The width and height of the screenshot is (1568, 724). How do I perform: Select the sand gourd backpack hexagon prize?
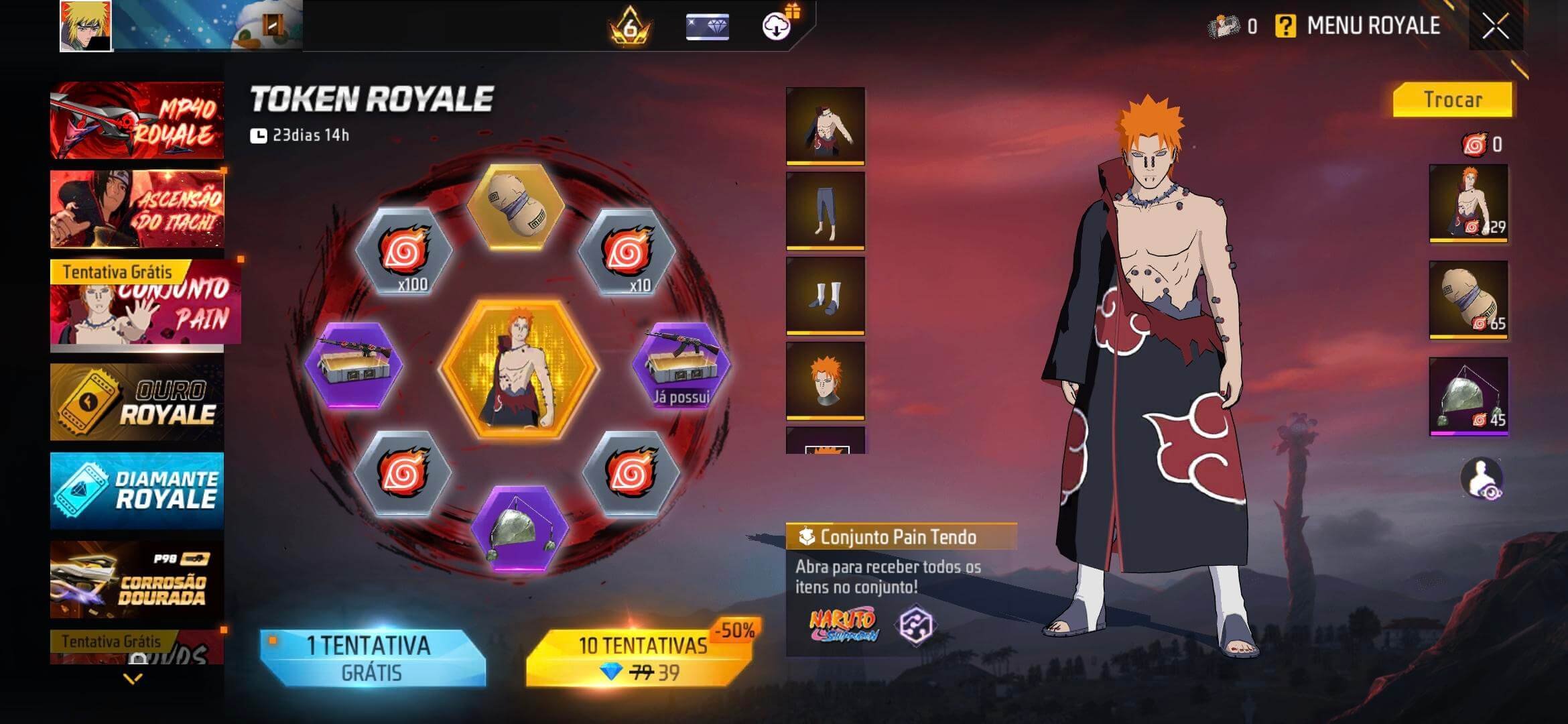(515, 207)
